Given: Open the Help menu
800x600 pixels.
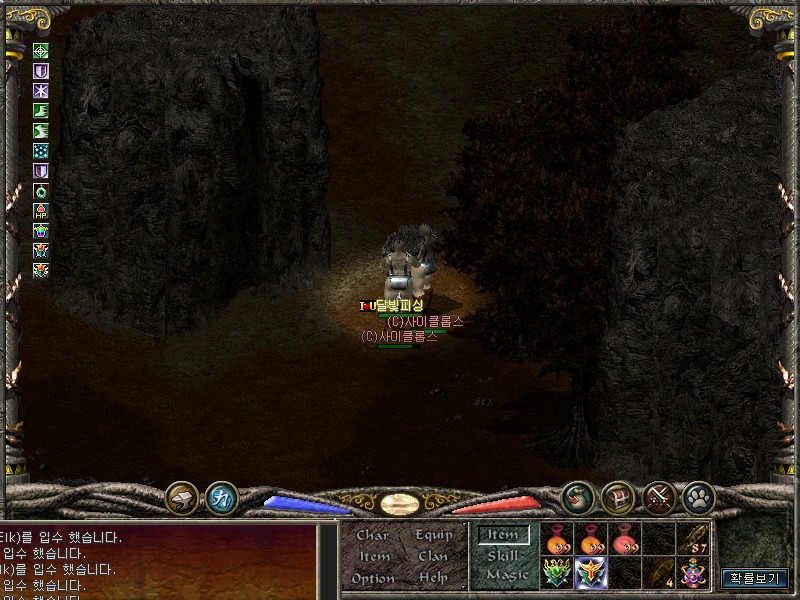Looking at the screenshot, I should click(433, 578).
